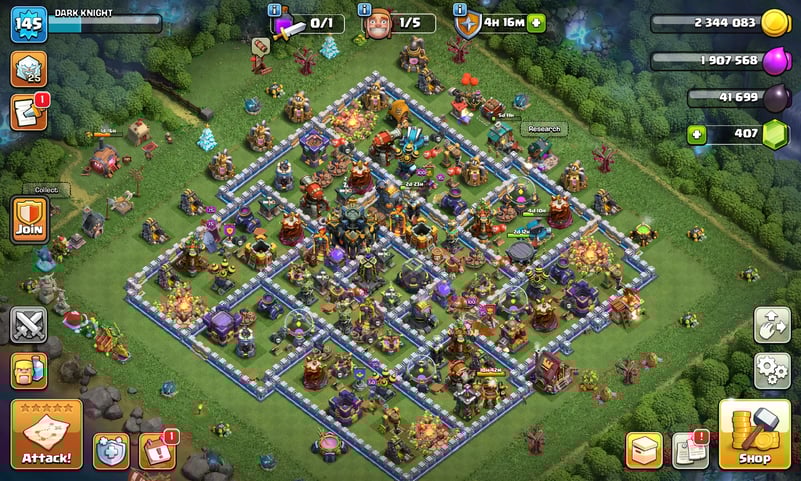Click the level 145 experience badge

tap(29, 24)
